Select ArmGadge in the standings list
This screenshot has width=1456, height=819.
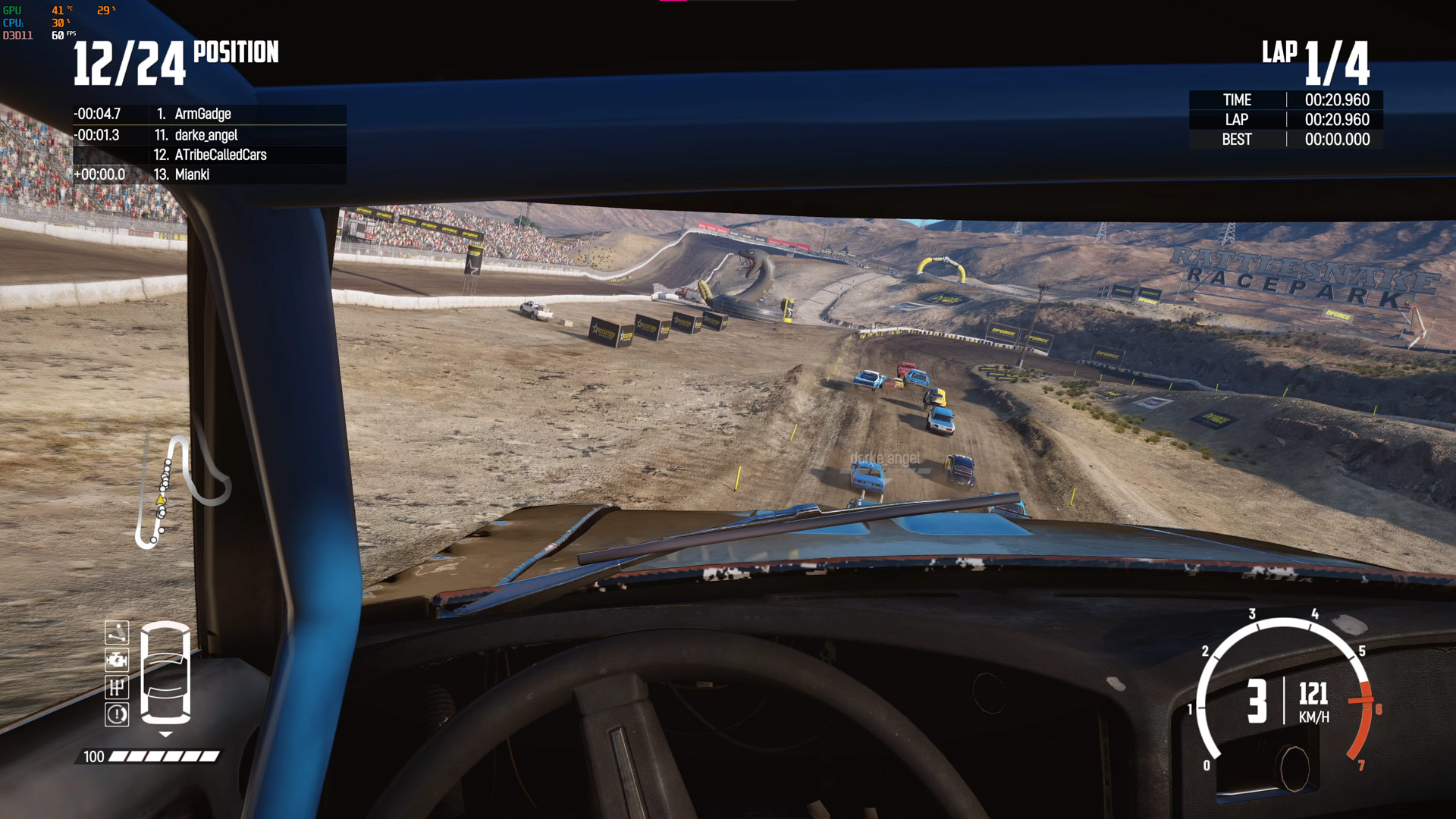pos(202,114)
